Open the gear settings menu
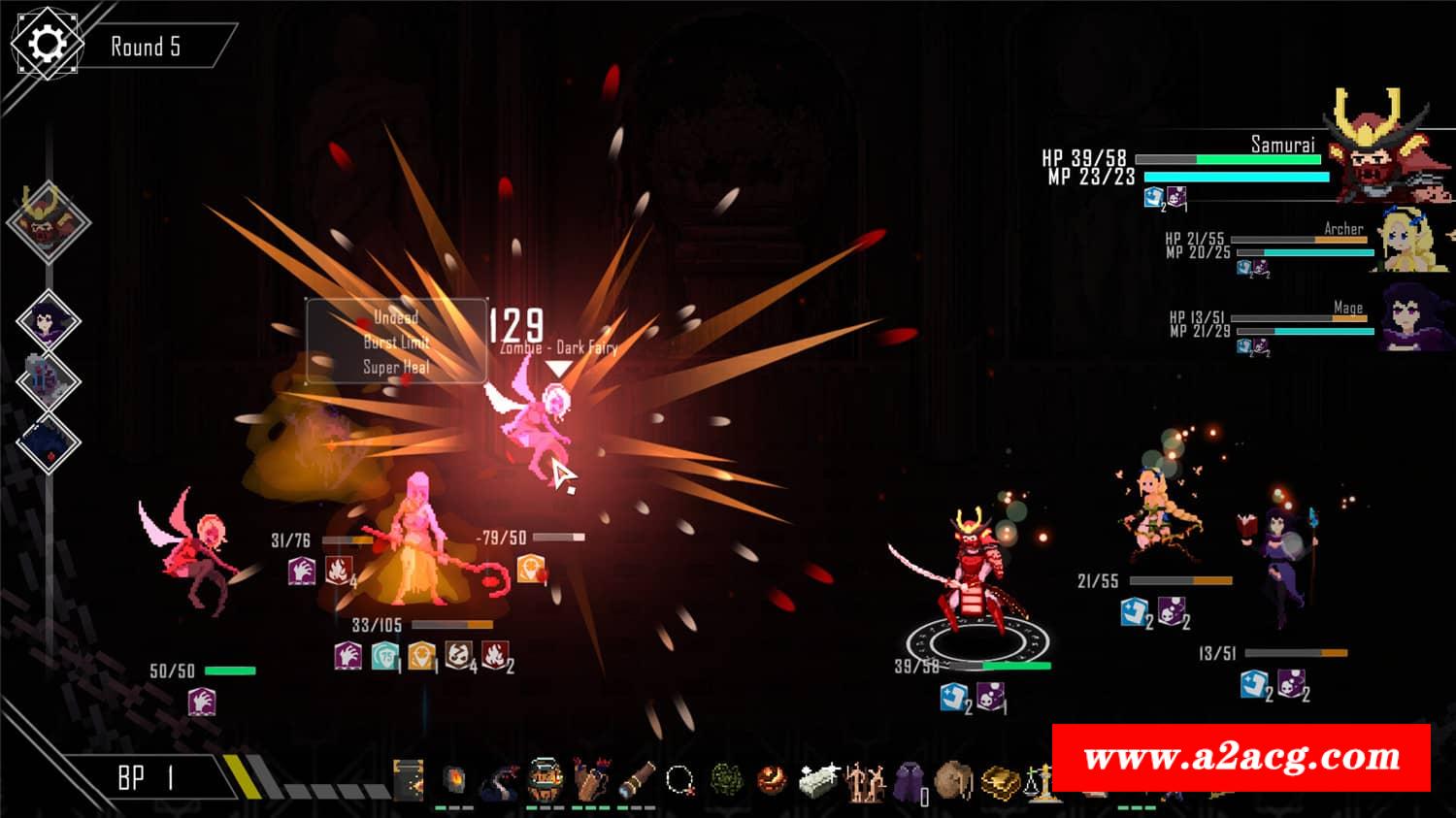The height and width of the screenshot is (818, 1456). pos(47,45)
